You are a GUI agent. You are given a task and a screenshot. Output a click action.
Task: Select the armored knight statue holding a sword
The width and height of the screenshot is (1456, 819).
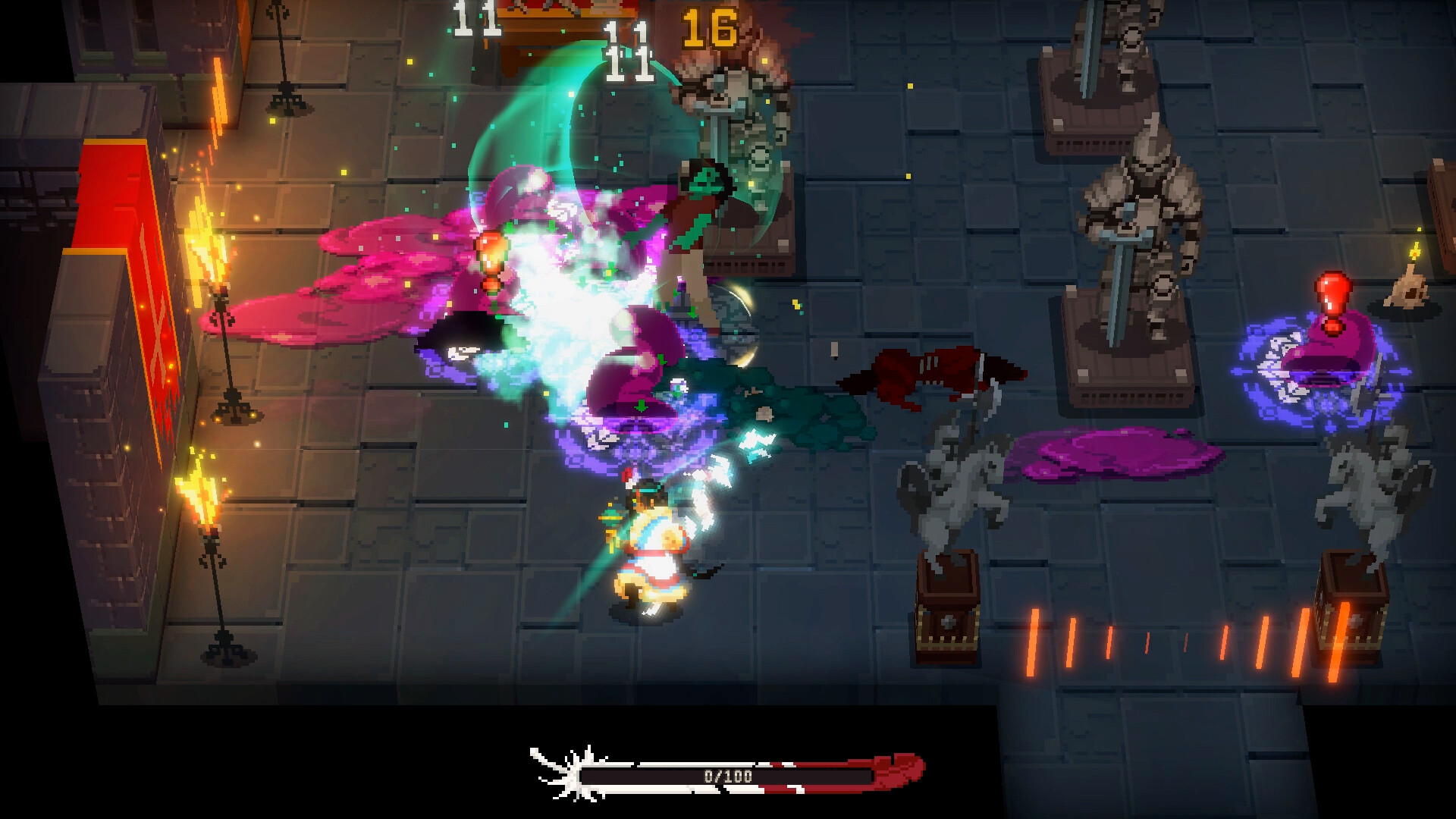(x=1145, y=220)
